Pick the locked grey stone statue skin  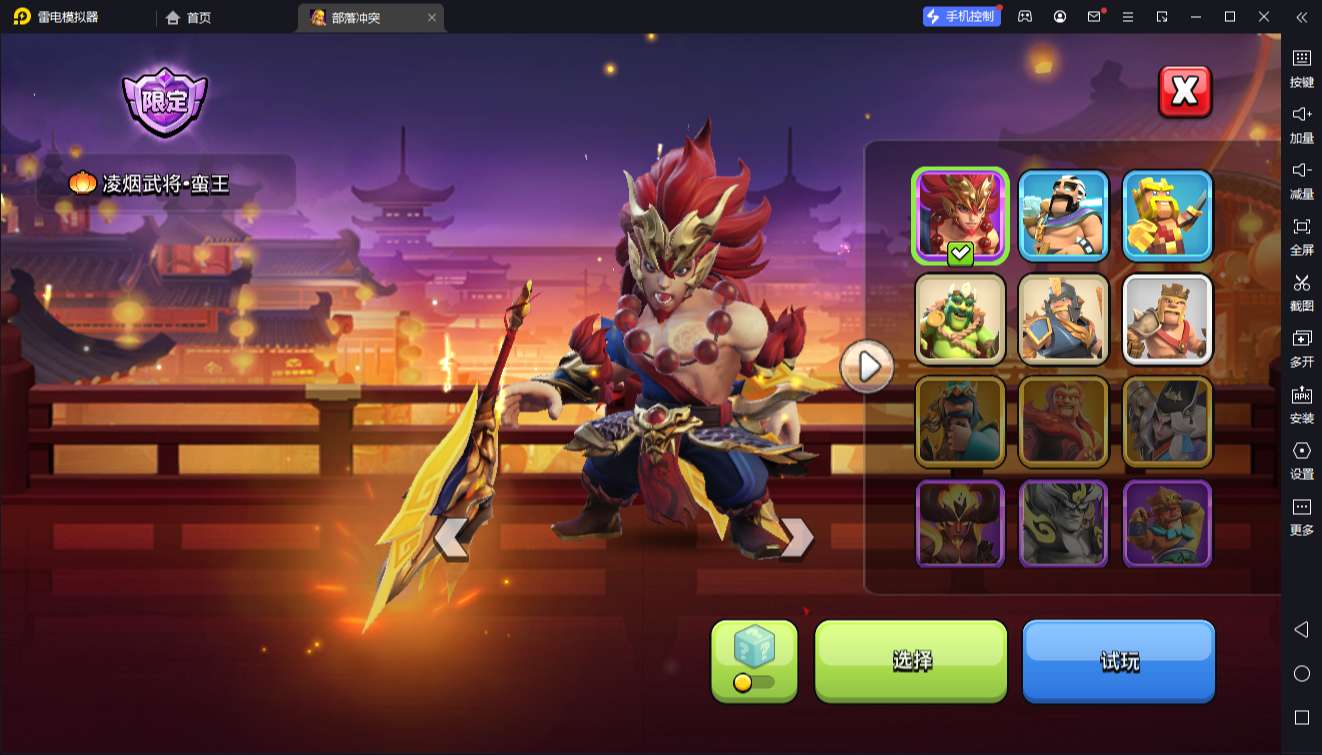point(1064,523)
